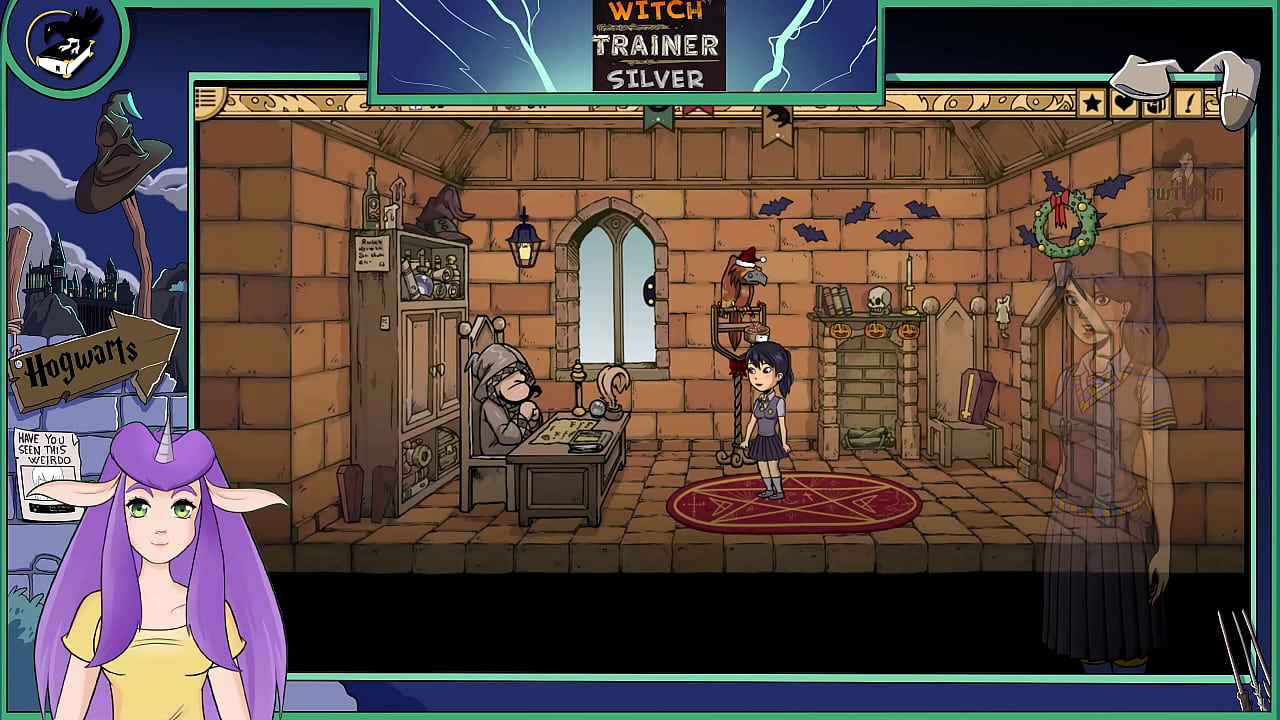Screen dimensions: 1280x720
Task: Click the star icon in the top toolbar
Action: tap(1091, 101)
